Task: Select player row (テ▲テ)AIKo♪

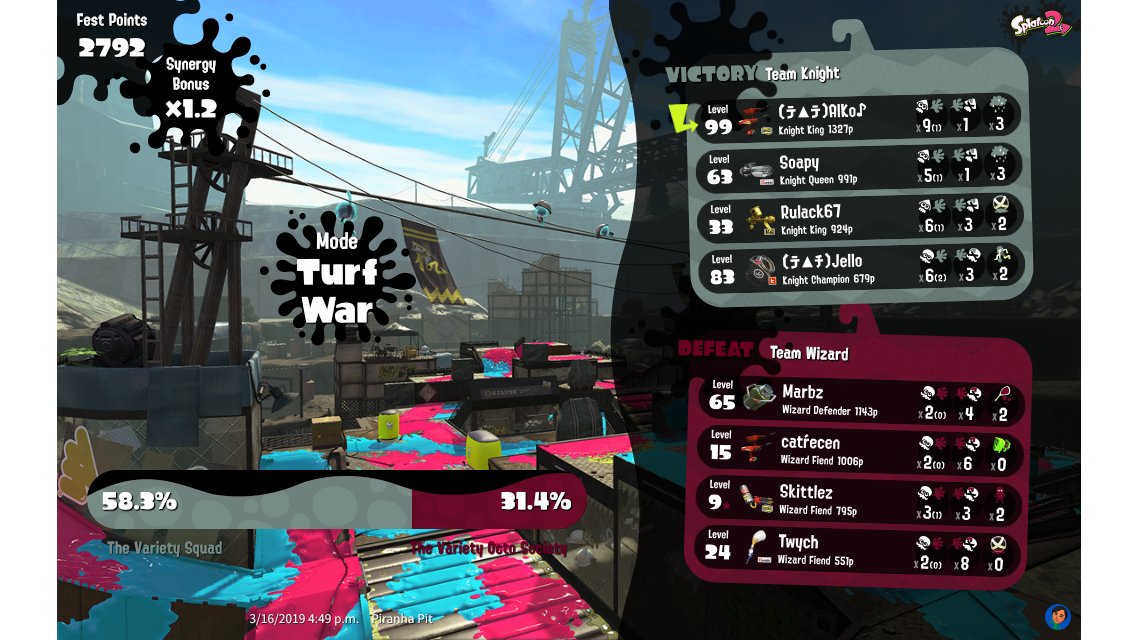Action: click(x=858, y=118)
